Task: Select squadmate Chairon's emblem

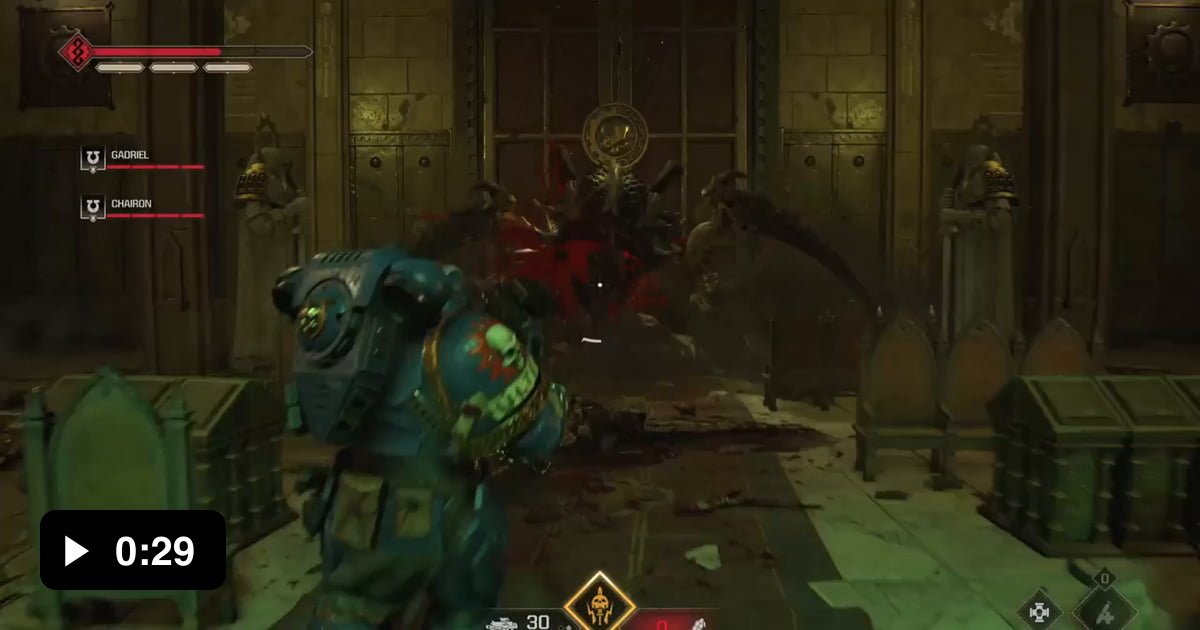Action: pyautogui.click(x=93, y=207)
